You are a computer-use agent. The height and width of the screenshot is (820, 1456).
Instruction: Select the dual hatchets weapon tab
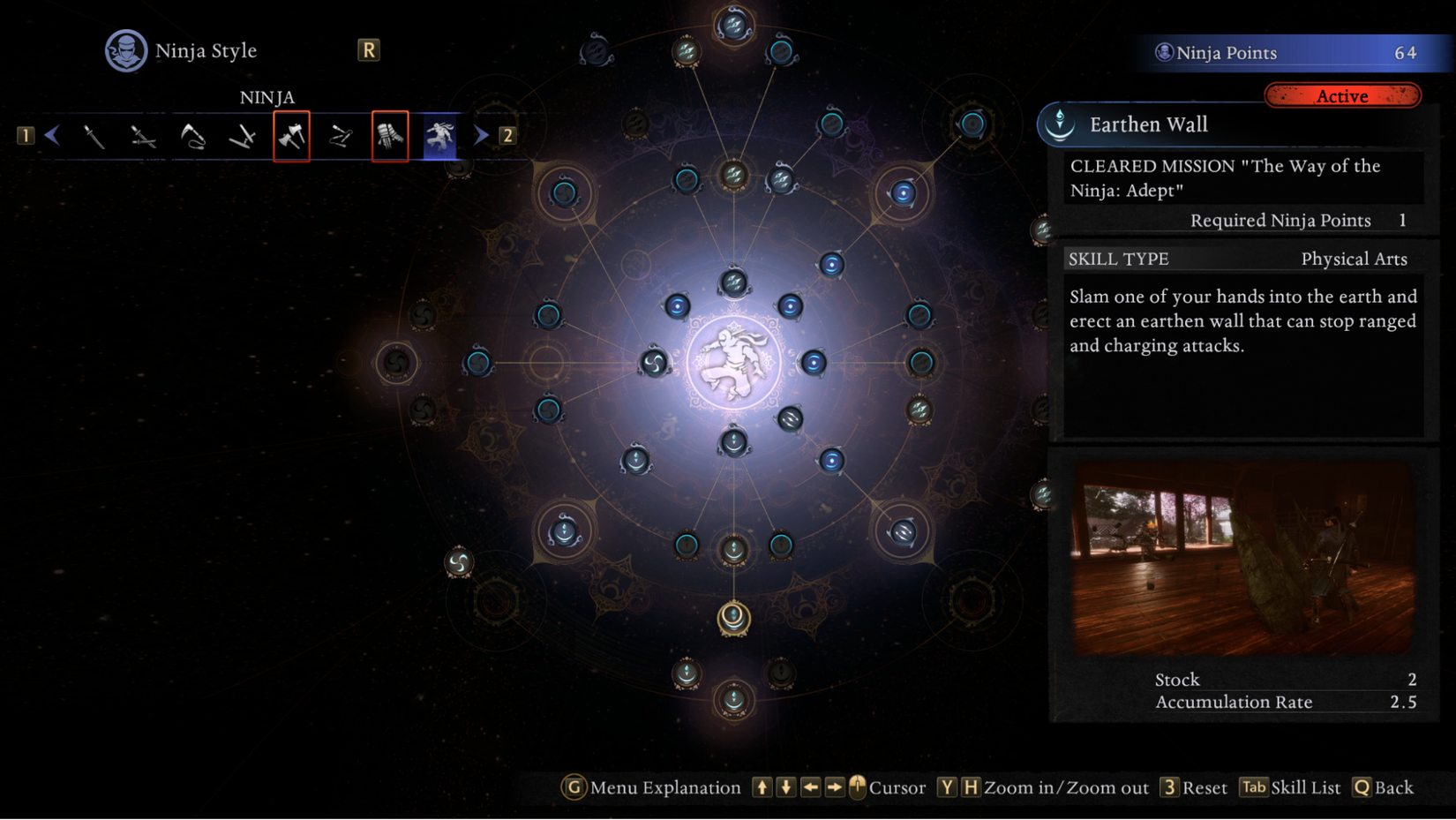(x=291, y=136)
